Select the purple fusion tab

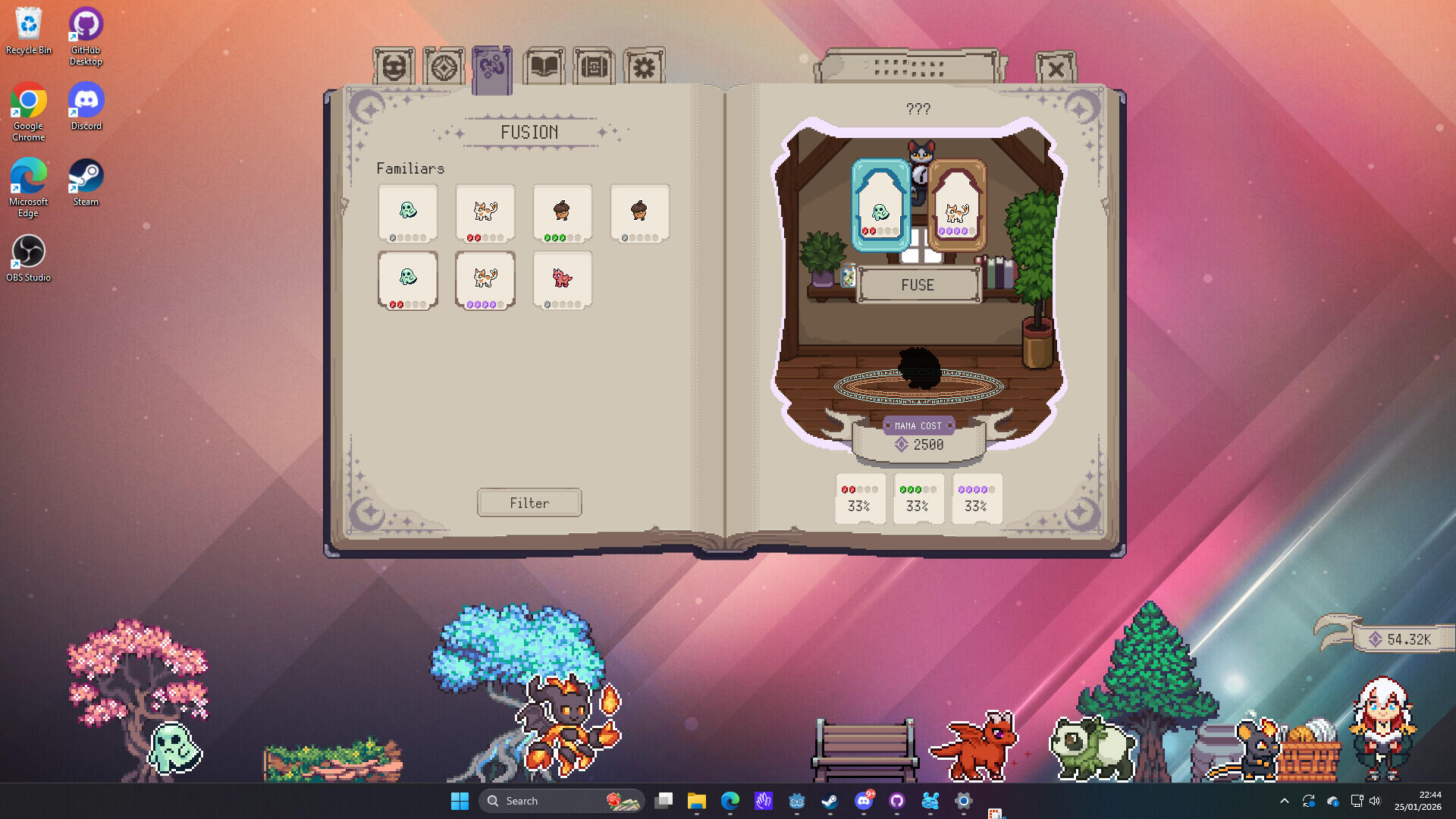click(x=492, y=69)
